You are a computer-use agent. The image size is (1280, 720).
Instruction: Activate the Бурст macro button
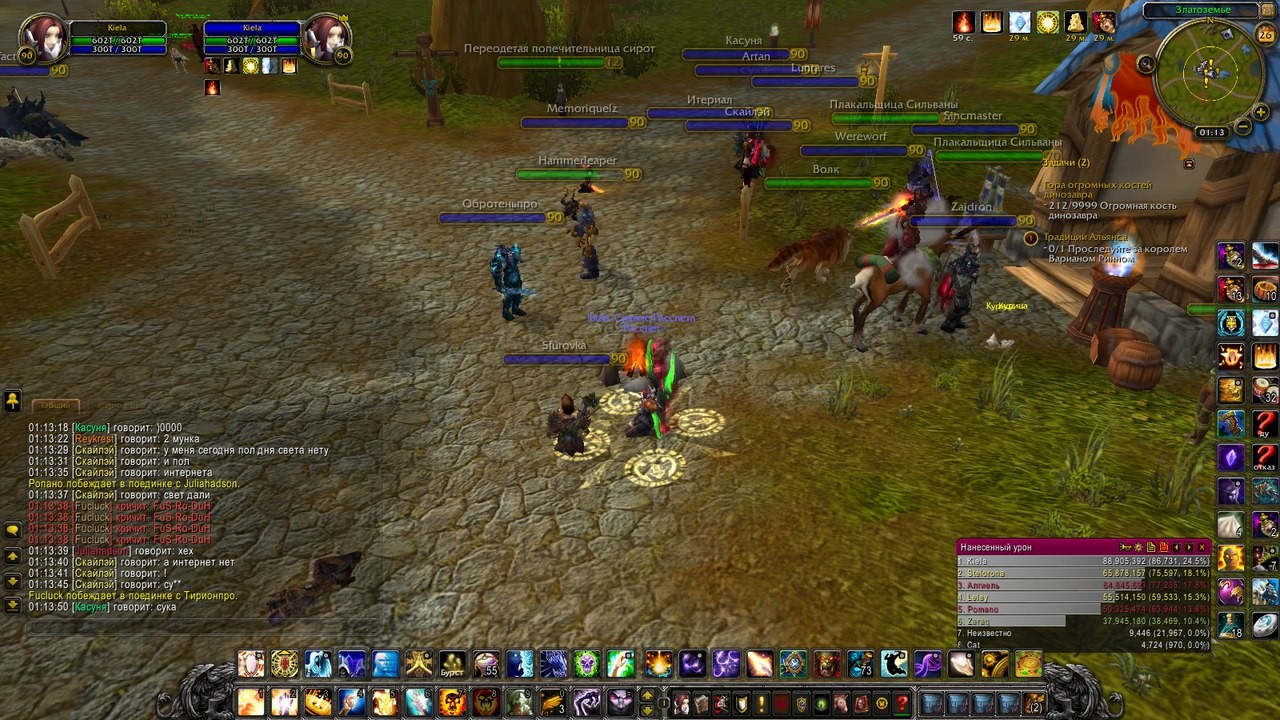(x=453, y=664)
